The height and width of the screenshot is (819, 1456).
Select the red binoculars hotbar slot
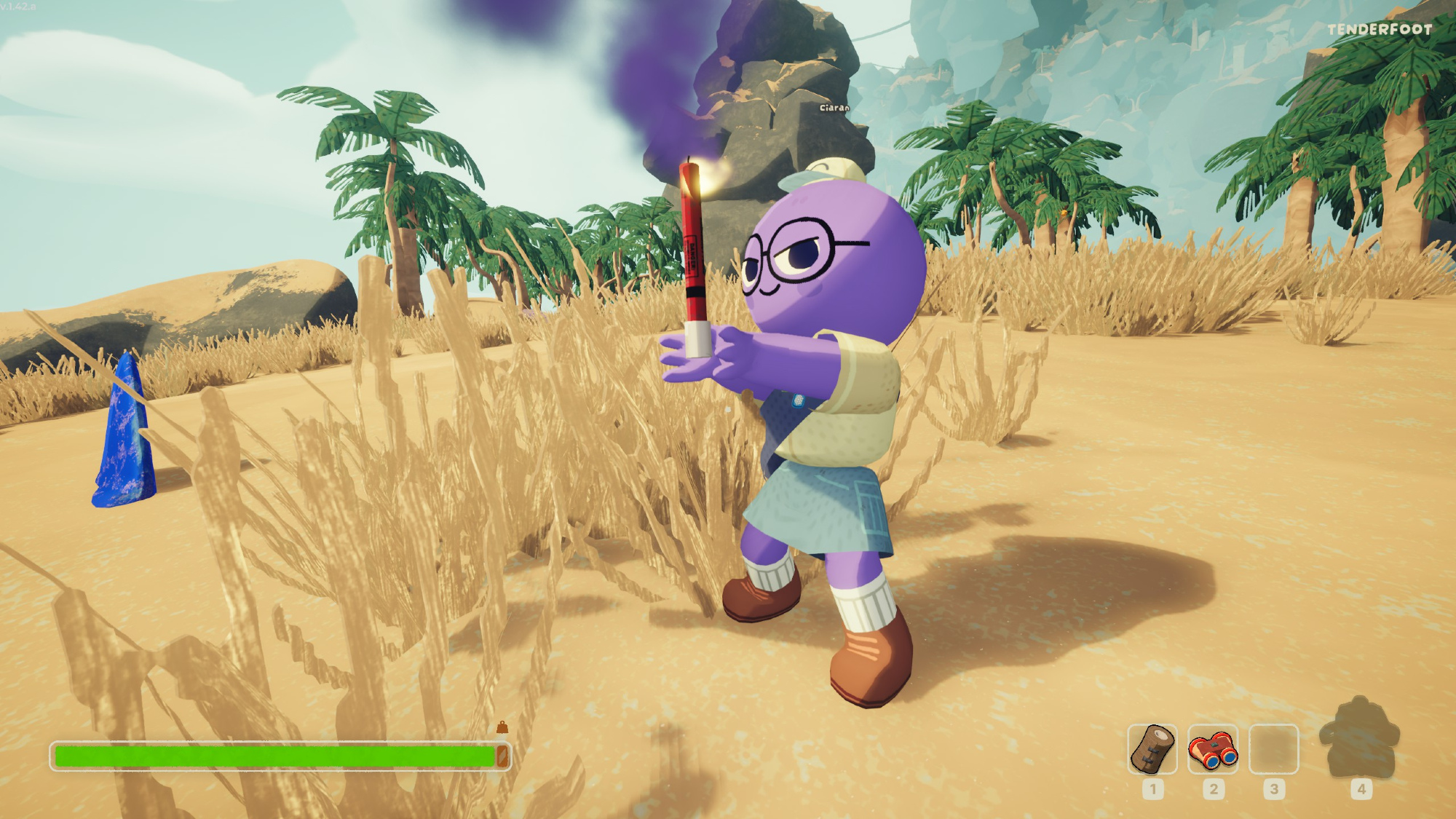pos(1213,748)
